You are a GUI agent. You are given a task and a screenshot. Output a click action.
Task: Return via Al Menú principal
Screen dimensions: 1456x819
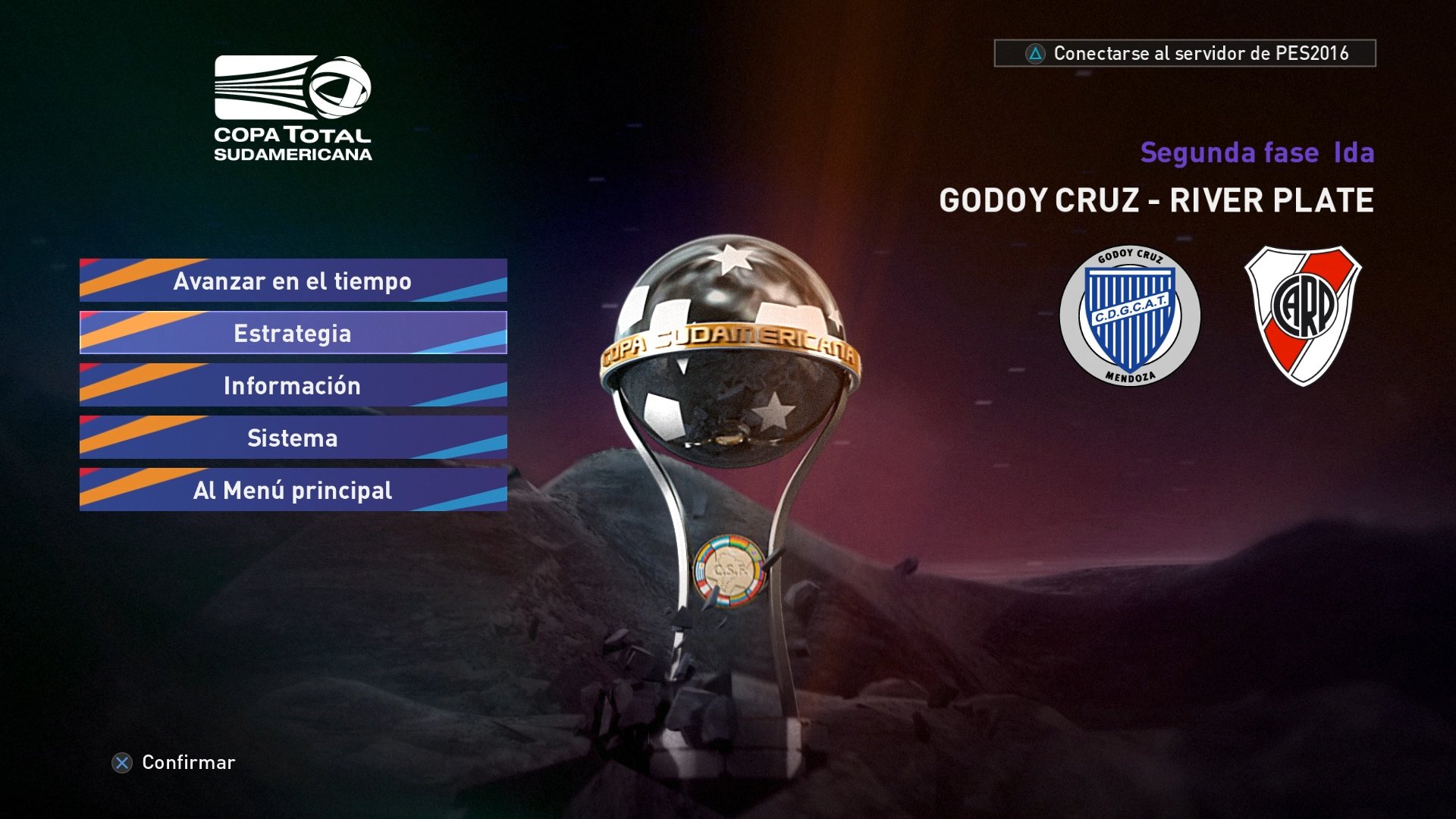[x=293, y=491]
